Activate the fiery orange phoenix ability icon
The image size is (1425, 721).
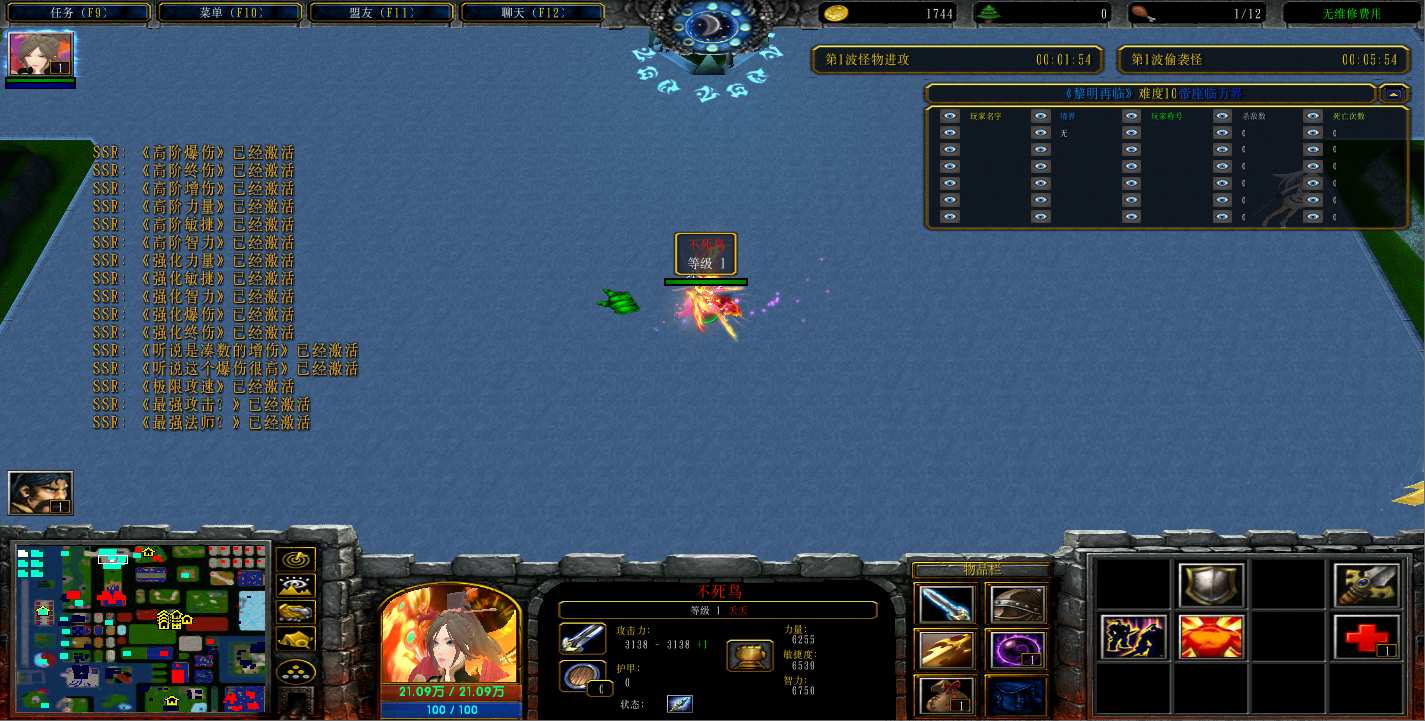(1211, 637)
